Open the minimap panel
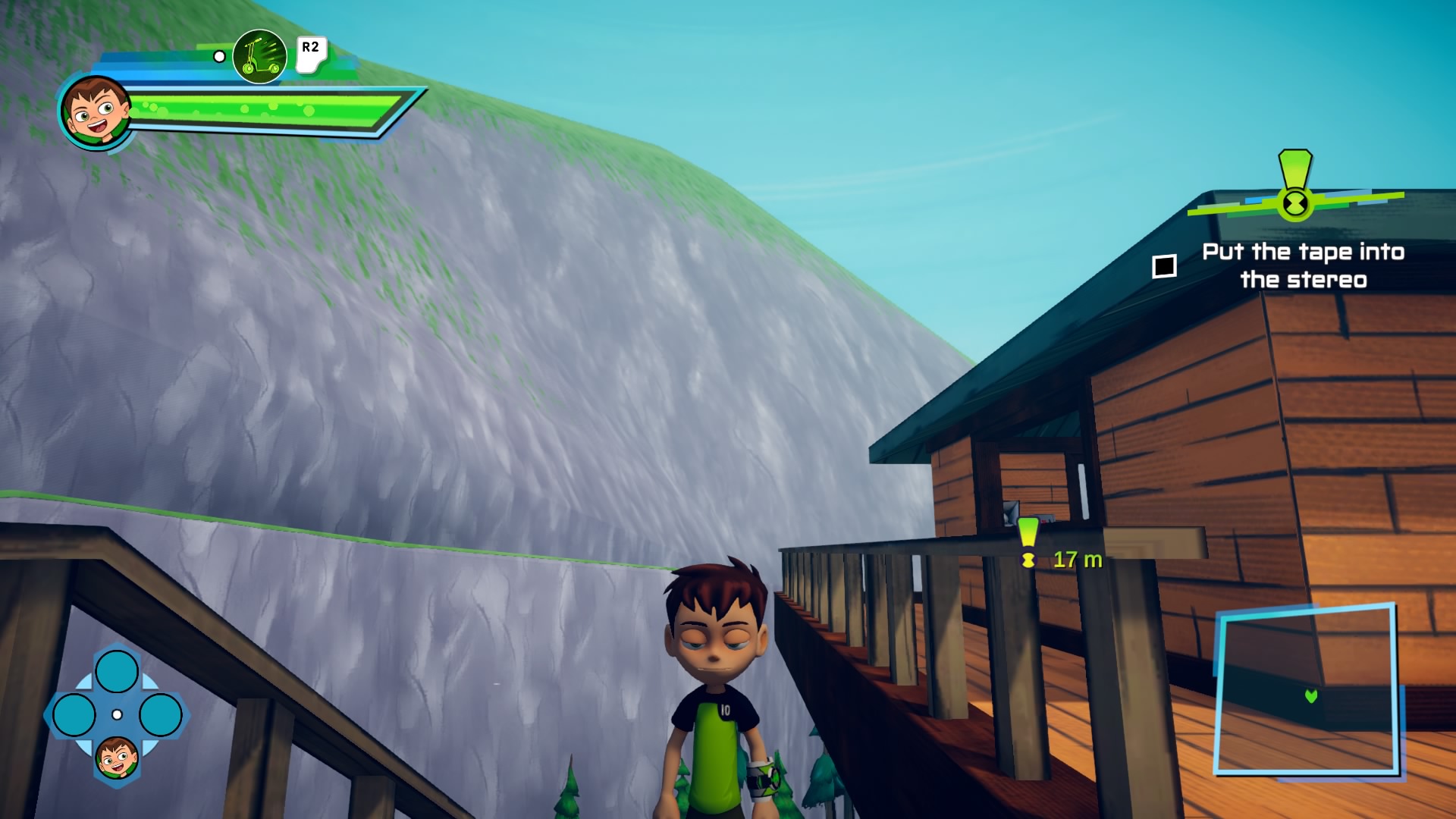The height and width of the screenshot is (819, 1456). point(1306,689)
